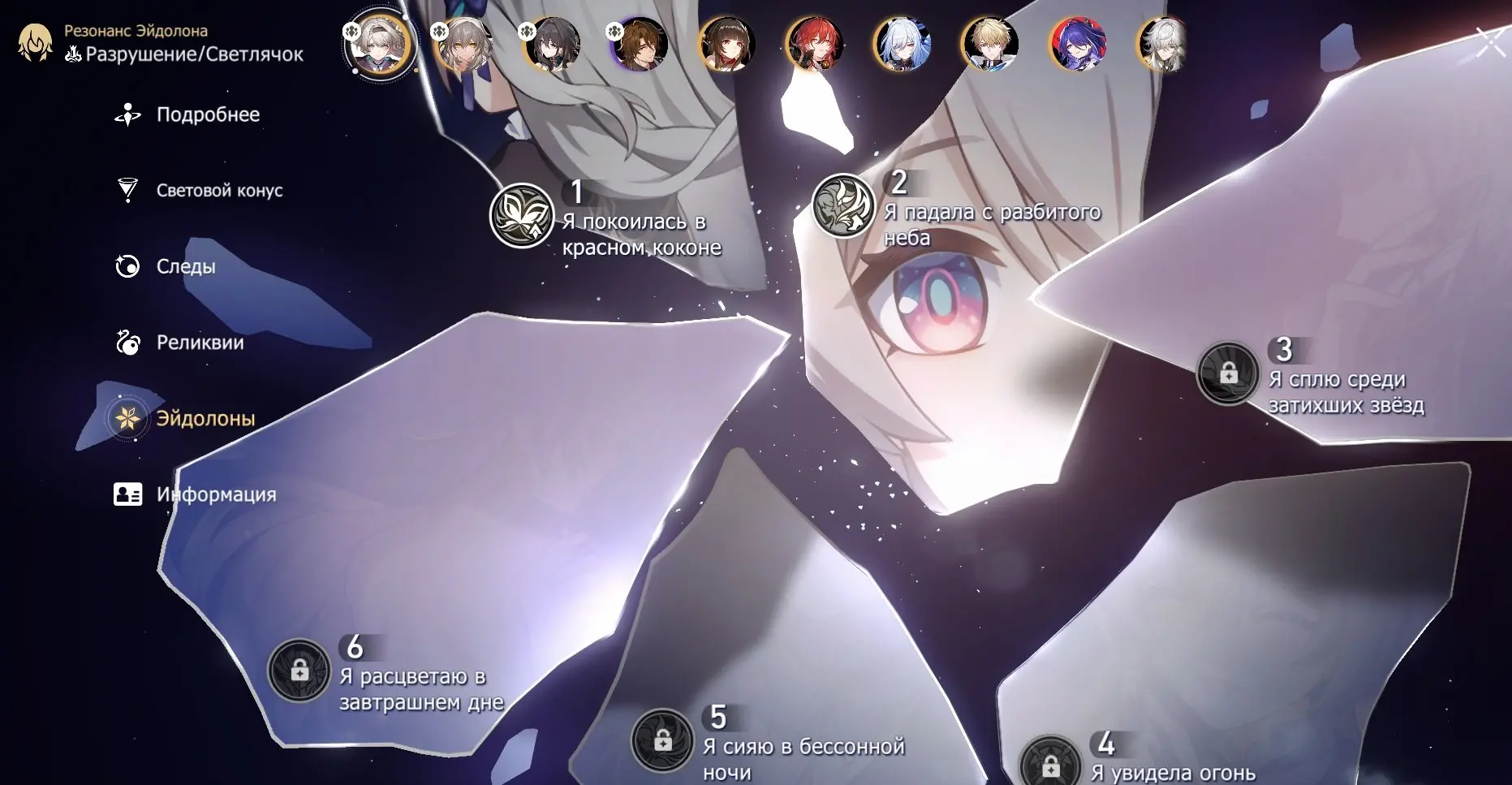Click locked Eidolon 6 «Я расцветаю в завтрашнем дне»
Image resolution: width=1512 pixels, height=785 pixels.
pos(299,671)
